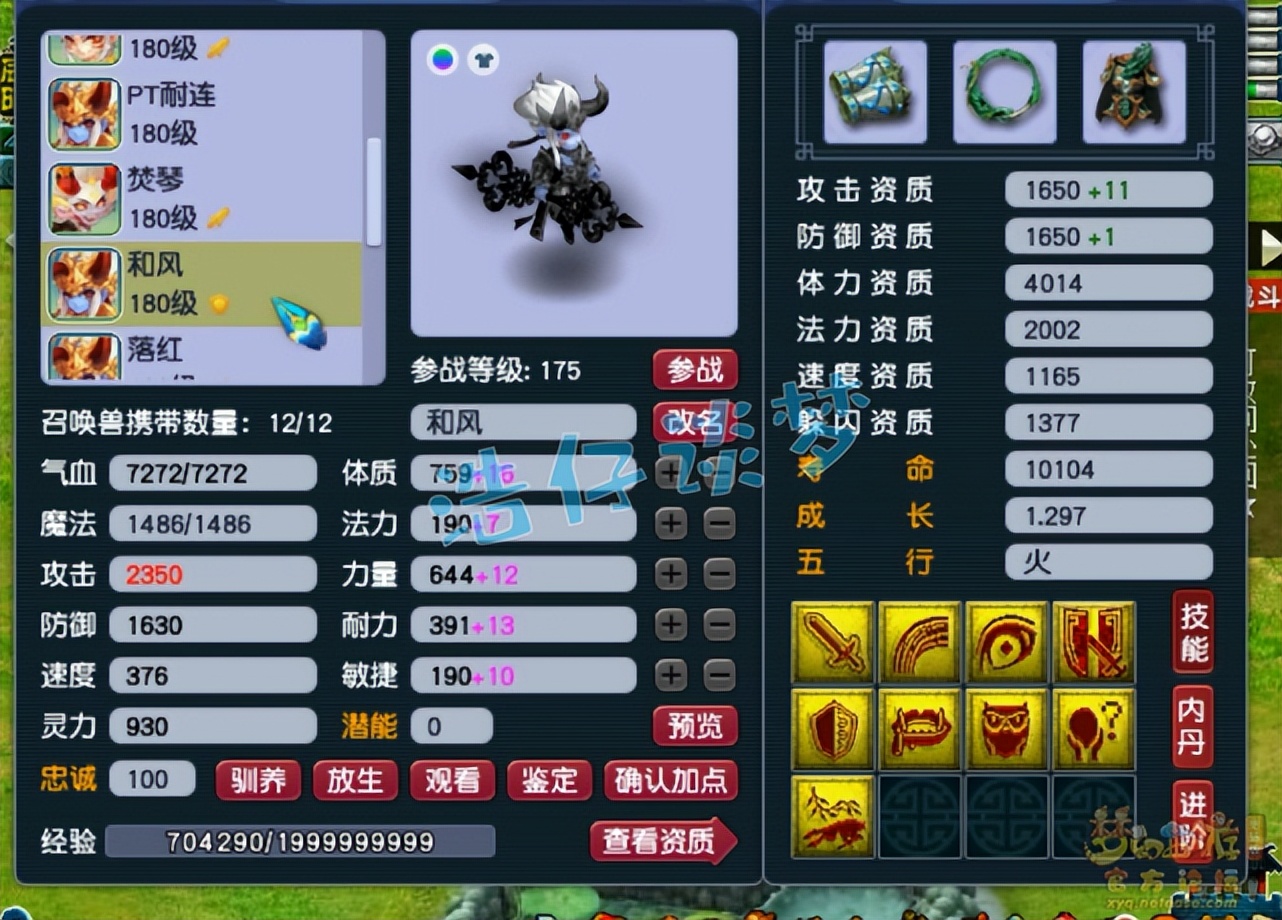Increase 力量 using its plus stepper

click(x=670, y=574)
